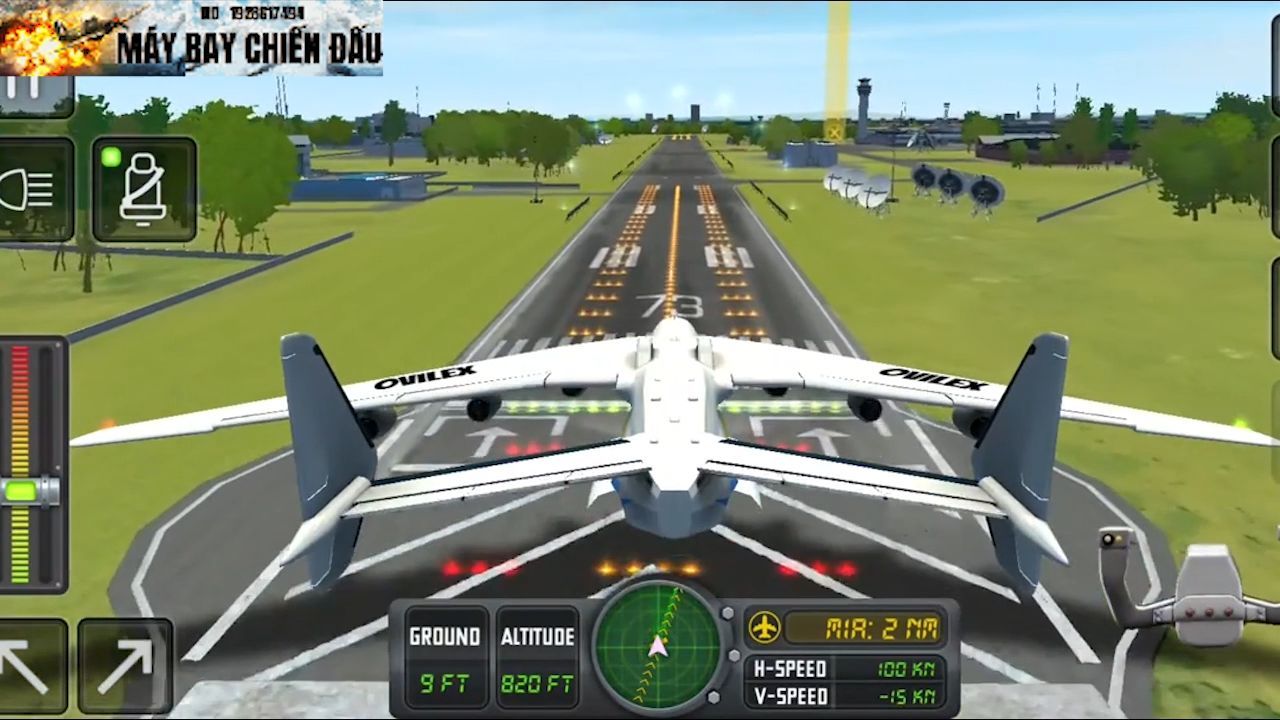Adjust the throttle slider lever

click(30, 491)
